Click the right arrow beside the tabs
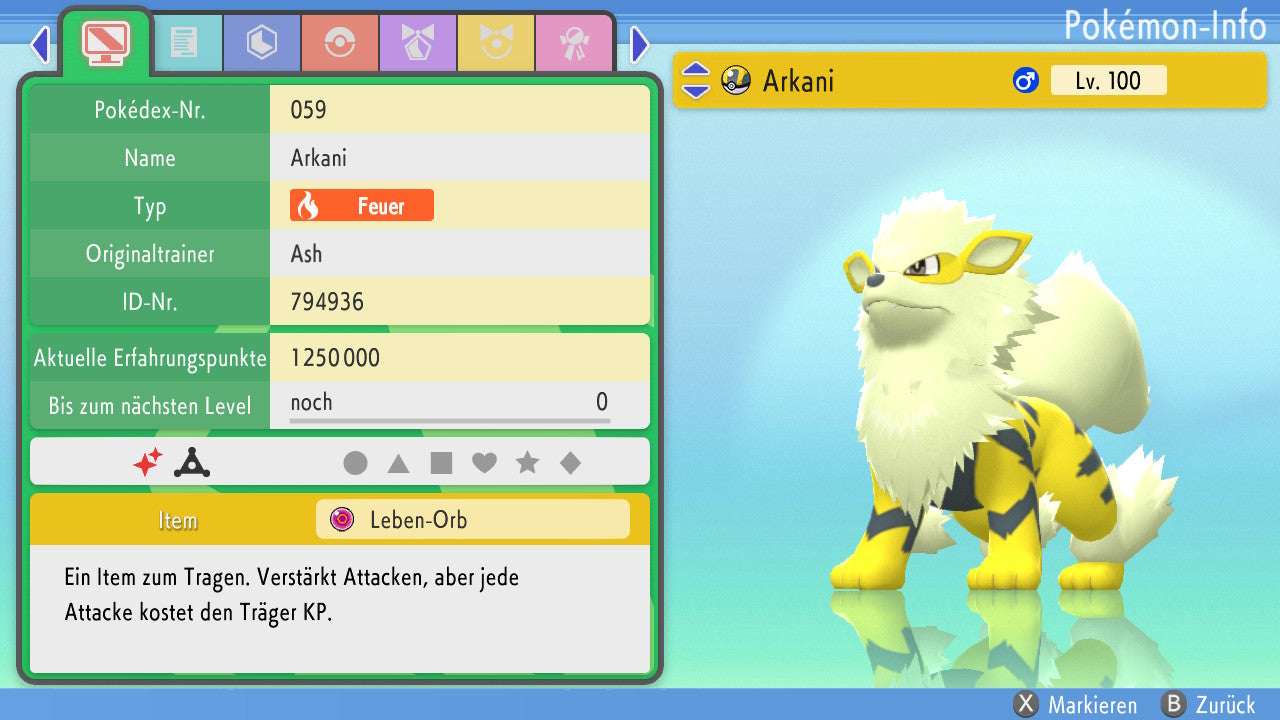This screenshot has width=1280, height=720. [640, 44]
